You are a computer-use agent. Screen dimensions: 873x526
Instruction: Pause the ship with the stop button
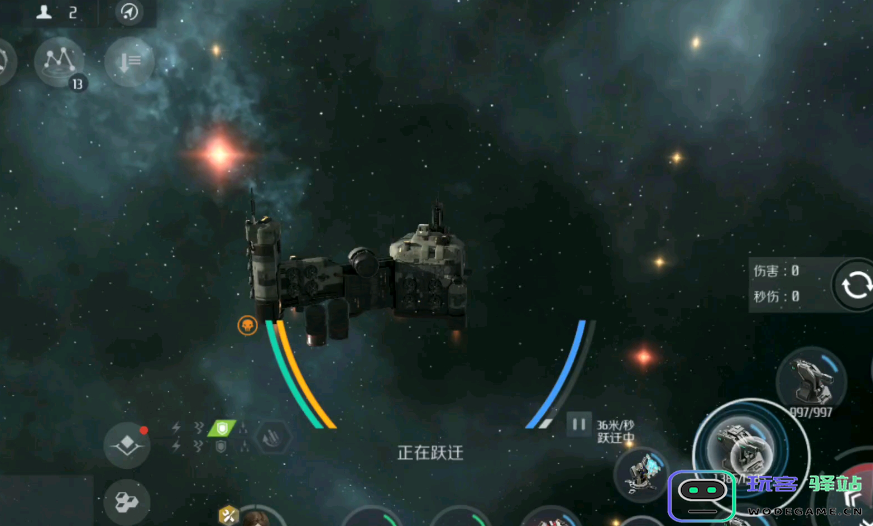tap(578, 424)
